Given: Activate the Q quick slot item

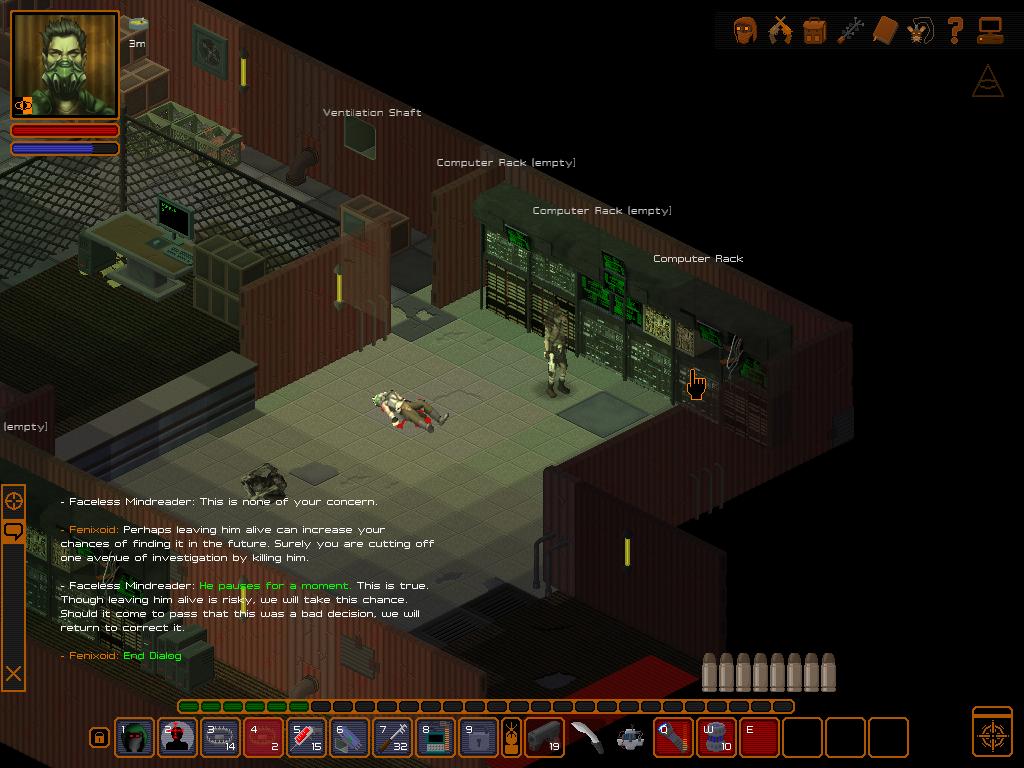Looking at the screenshot, I should pos(674,738).
